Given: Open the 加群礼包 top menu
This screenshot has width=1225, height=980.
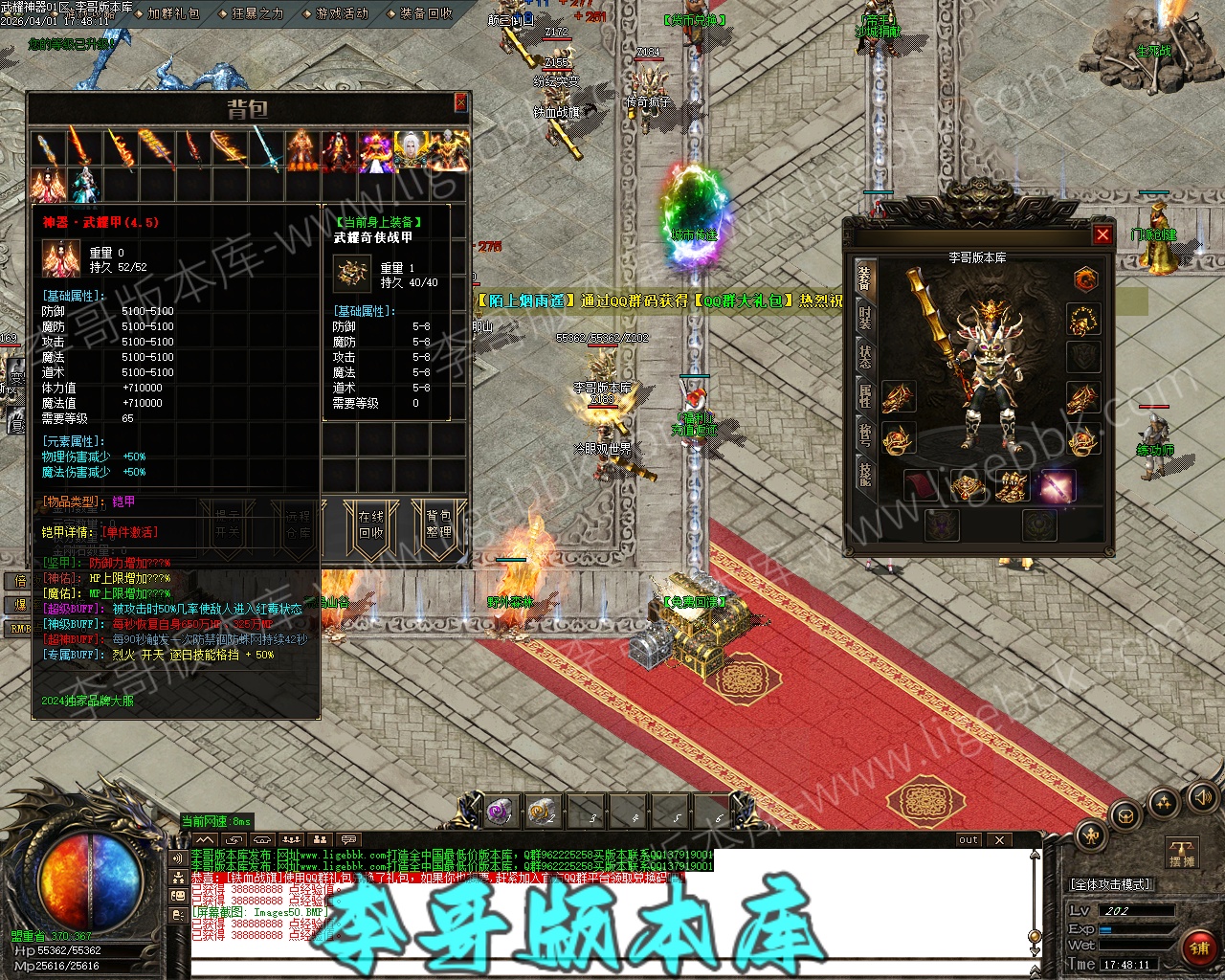Looking at the screenshot, I should pos(173,13).
